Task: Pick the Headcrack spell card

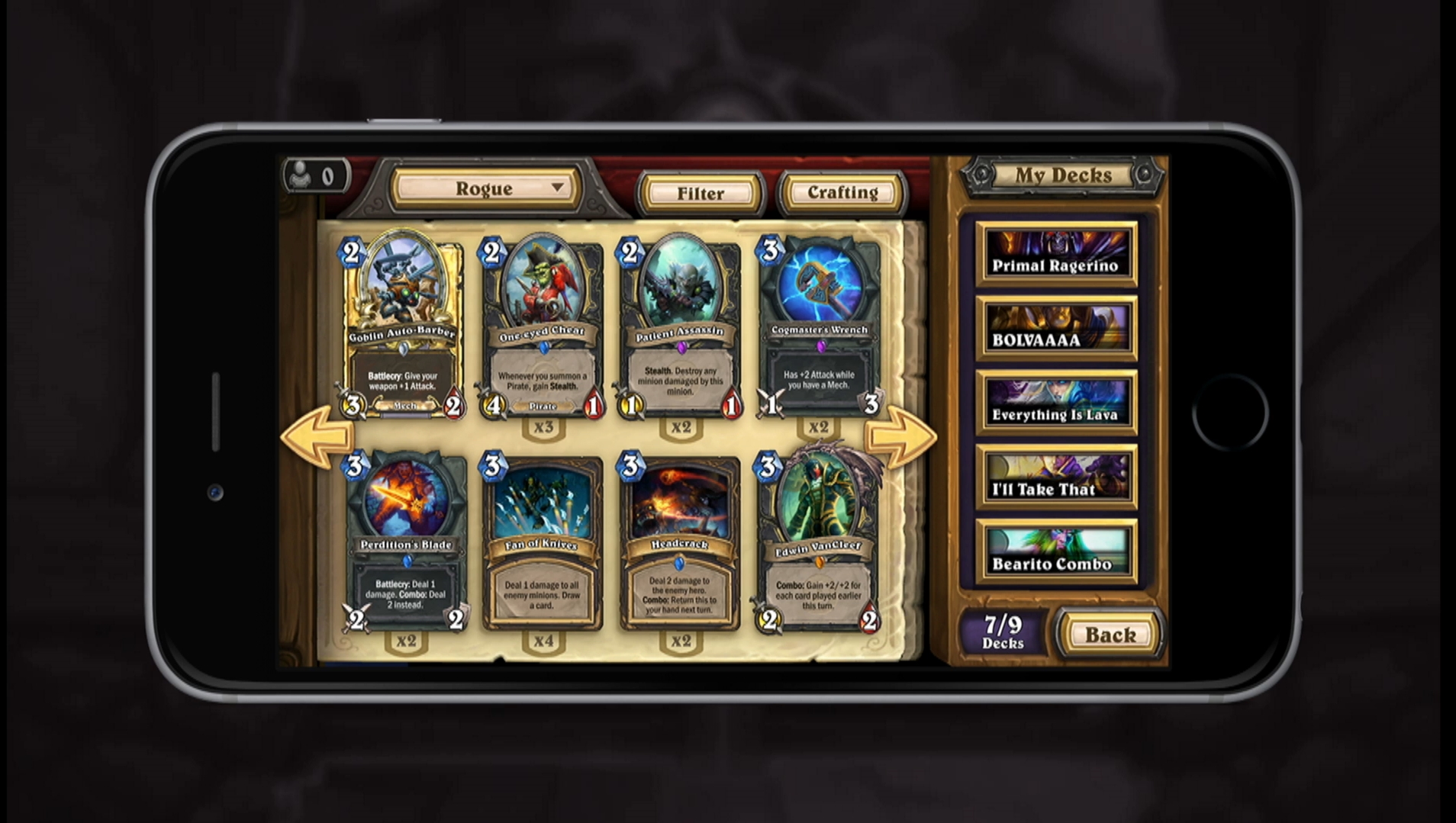Action: [x=679, y=543]
